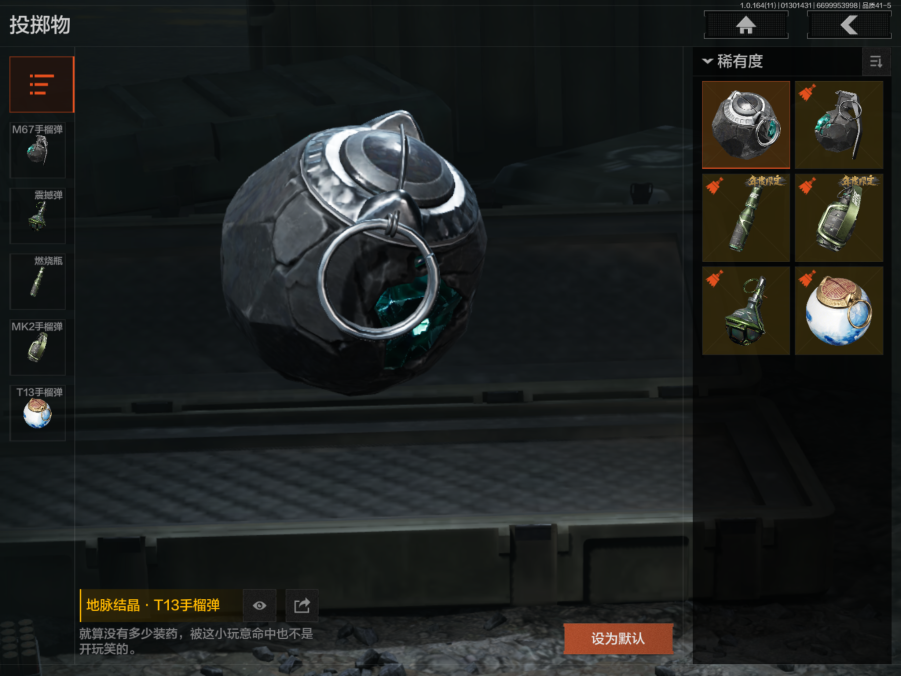
Task: Open the 稀有度 sort dropdown
Action: click(735, 61)
